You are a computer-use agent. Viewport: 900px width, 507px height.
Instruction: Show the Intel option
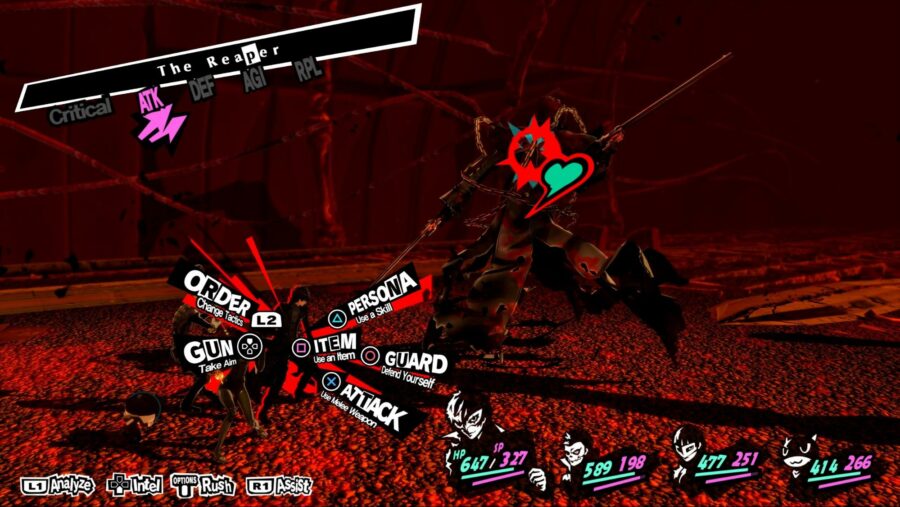(134, 487)
